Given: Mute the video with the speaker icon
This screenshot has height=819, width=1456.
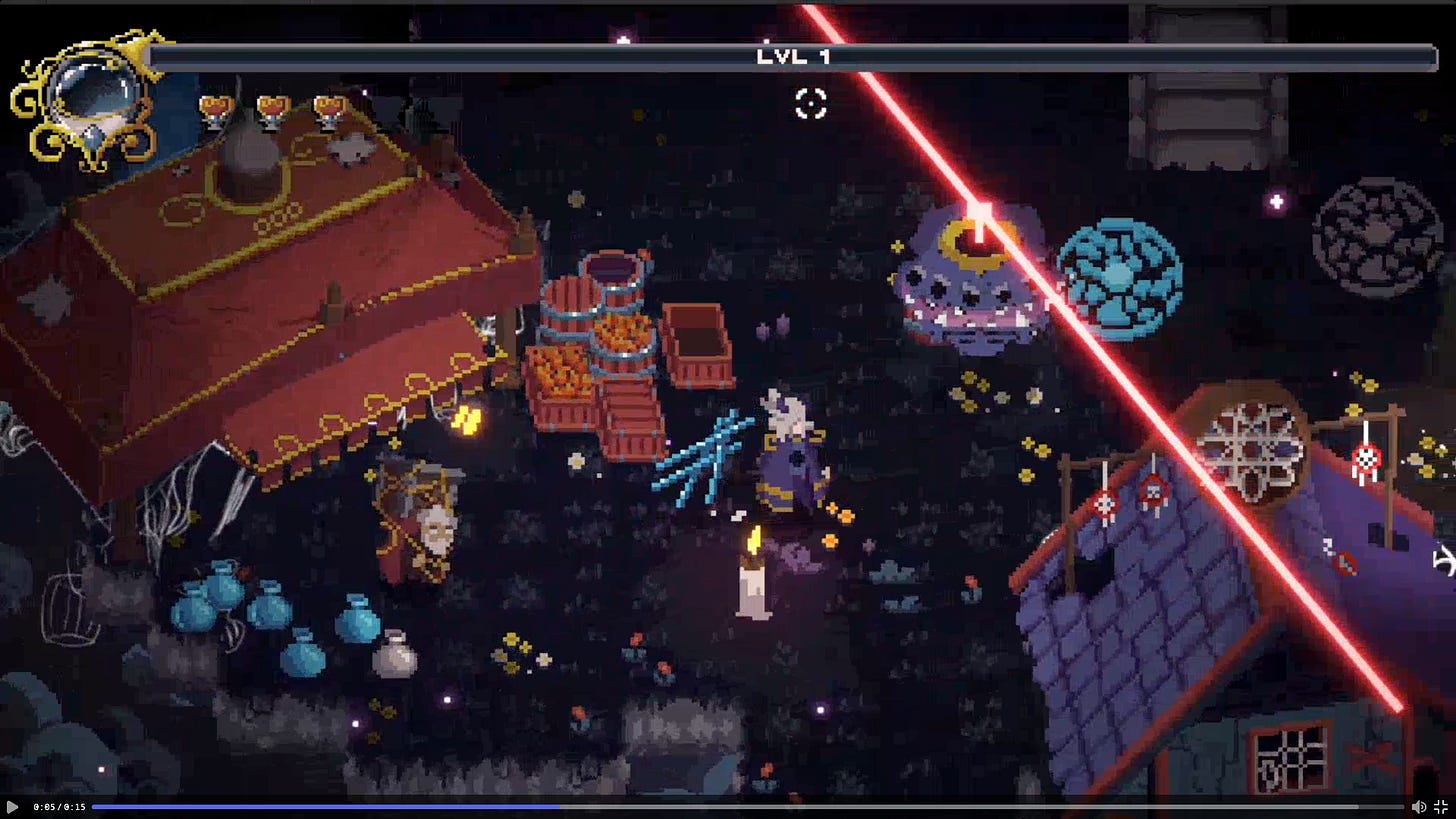Looking at the screenshot, I should click(x=1418, y=806).
